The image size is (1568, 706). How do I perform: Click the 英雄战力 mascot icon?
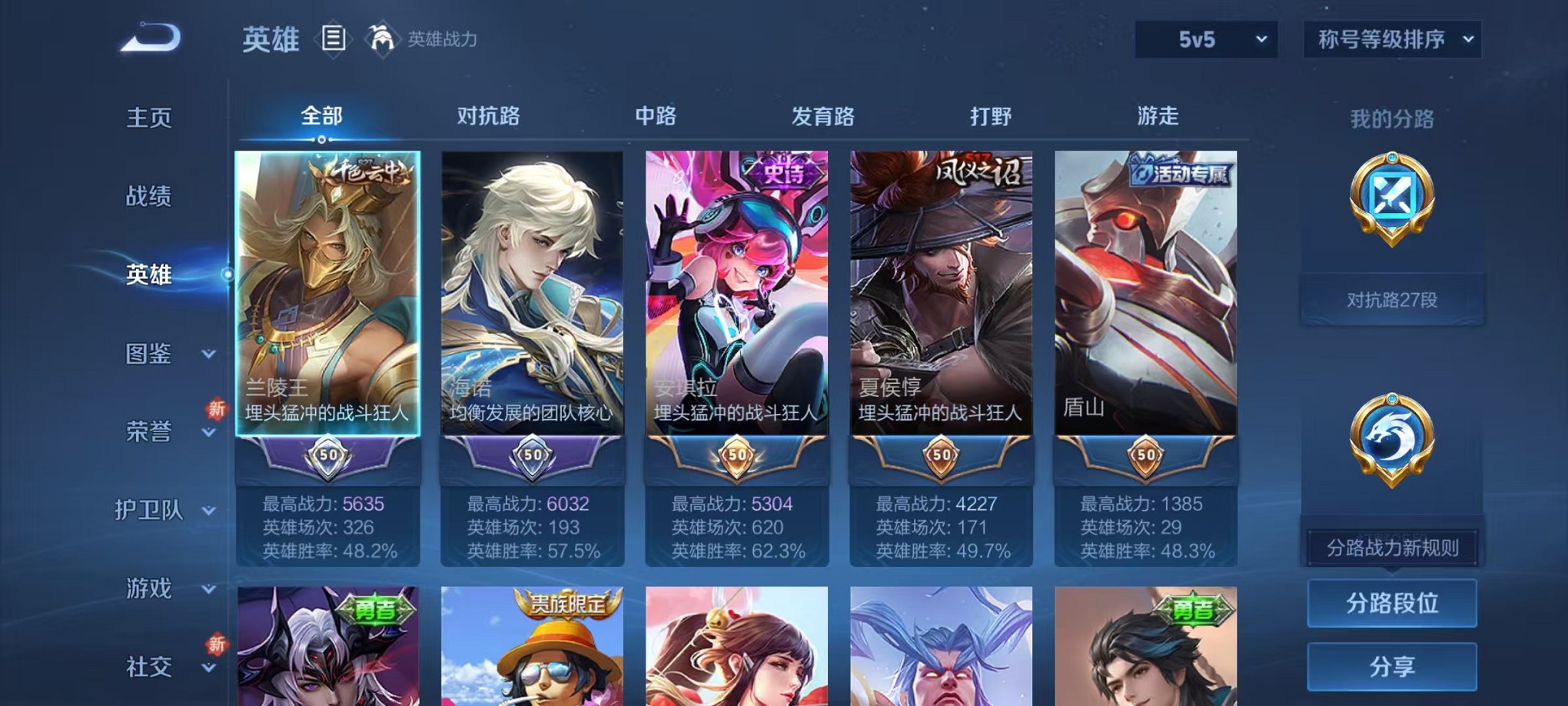pyautogui.click(x=381, y=37)
